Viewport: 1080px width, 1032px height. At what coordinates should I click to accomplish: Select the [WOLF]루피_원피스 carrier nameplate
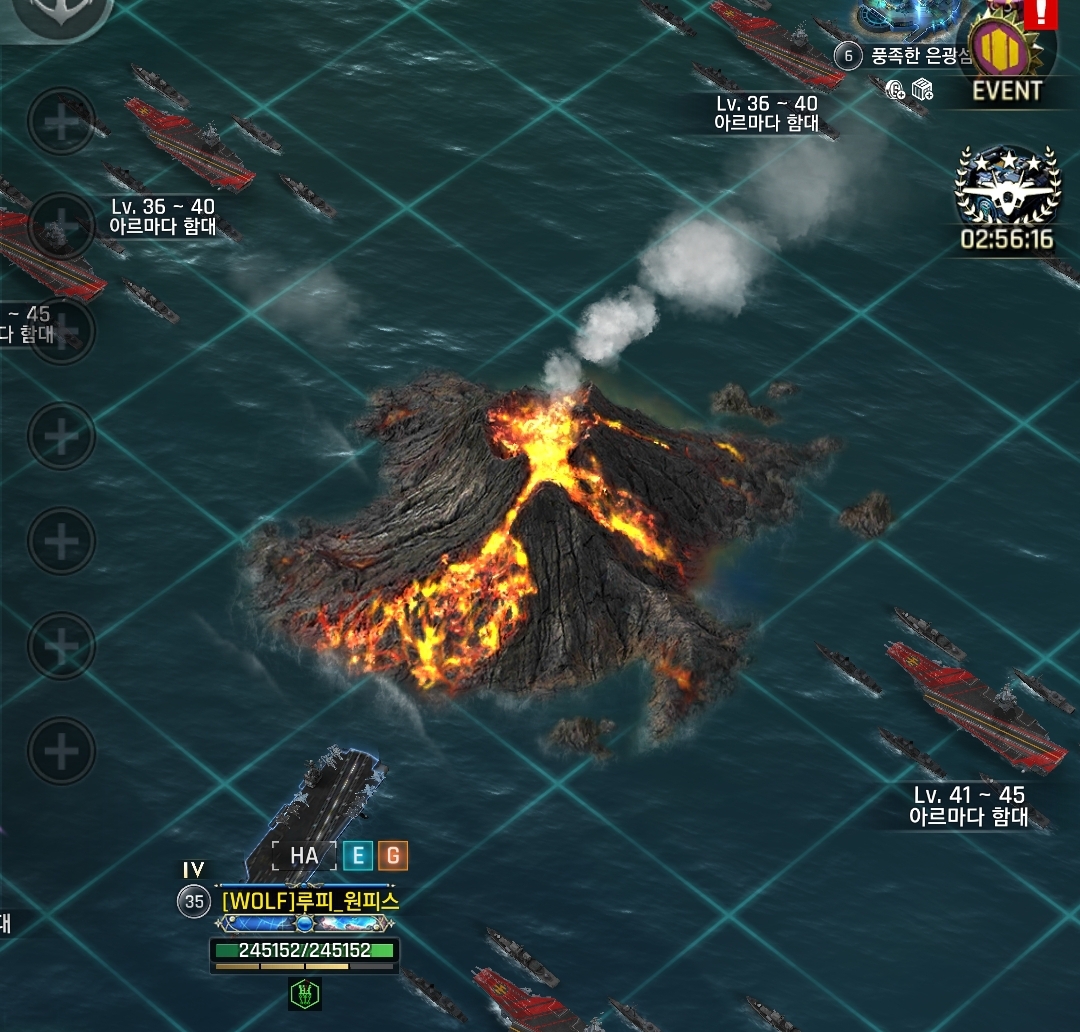[310, 901]
